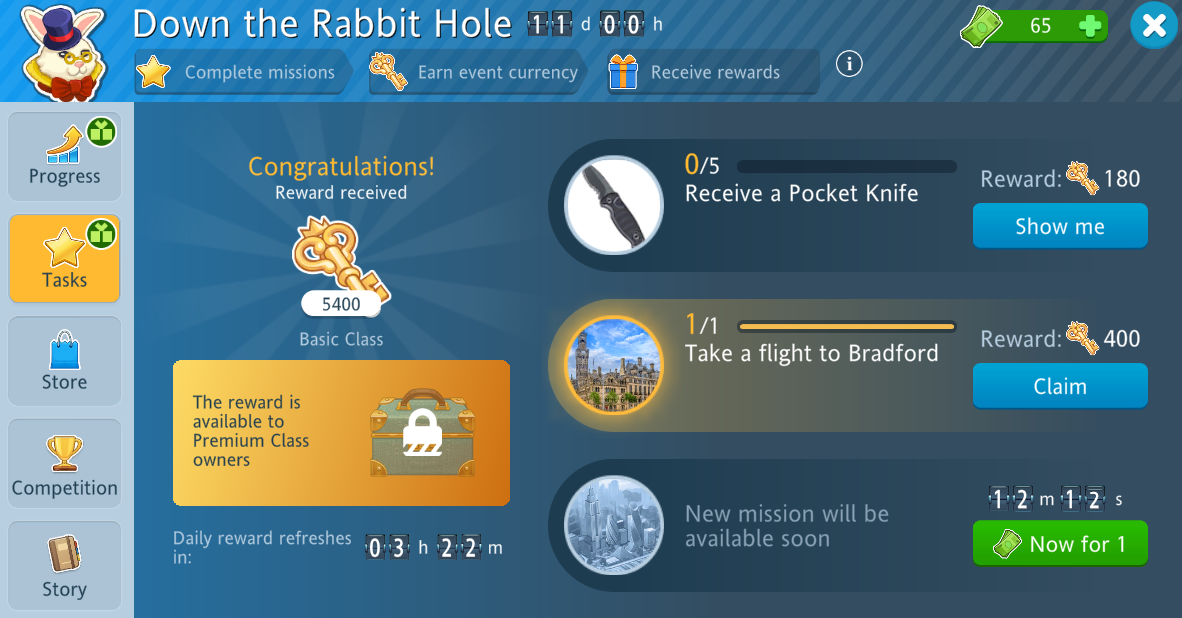
Task: Close the Down the Rabbit Hole window
Action: [x=1154, y=26]
